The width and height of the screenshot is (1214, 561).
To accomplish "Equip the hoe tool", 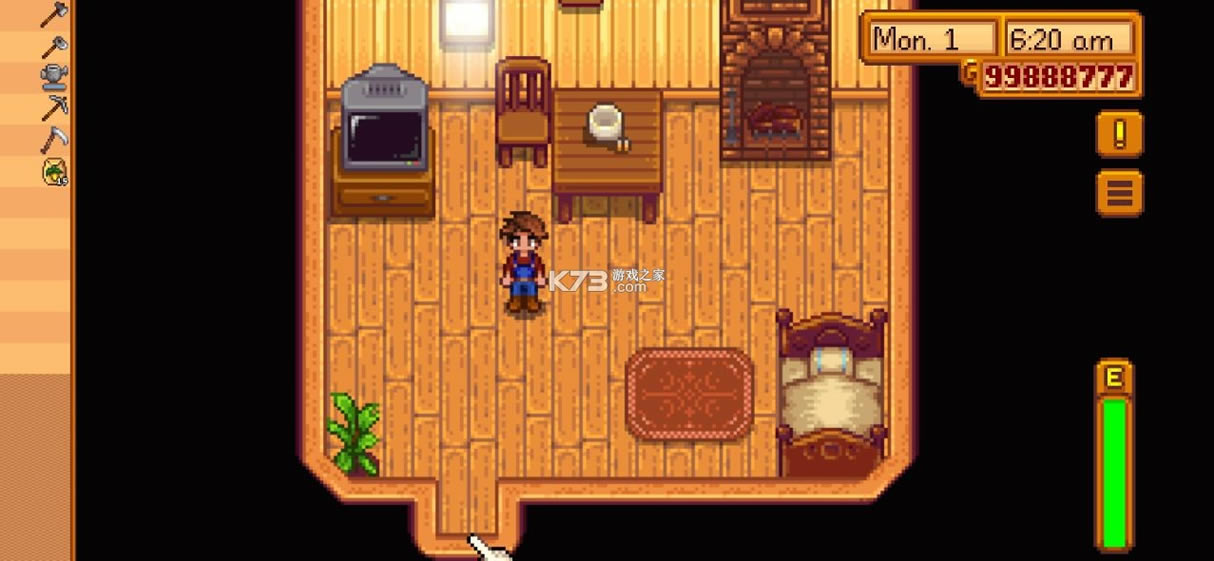I will pyautogui.click(x=54, y=46).
